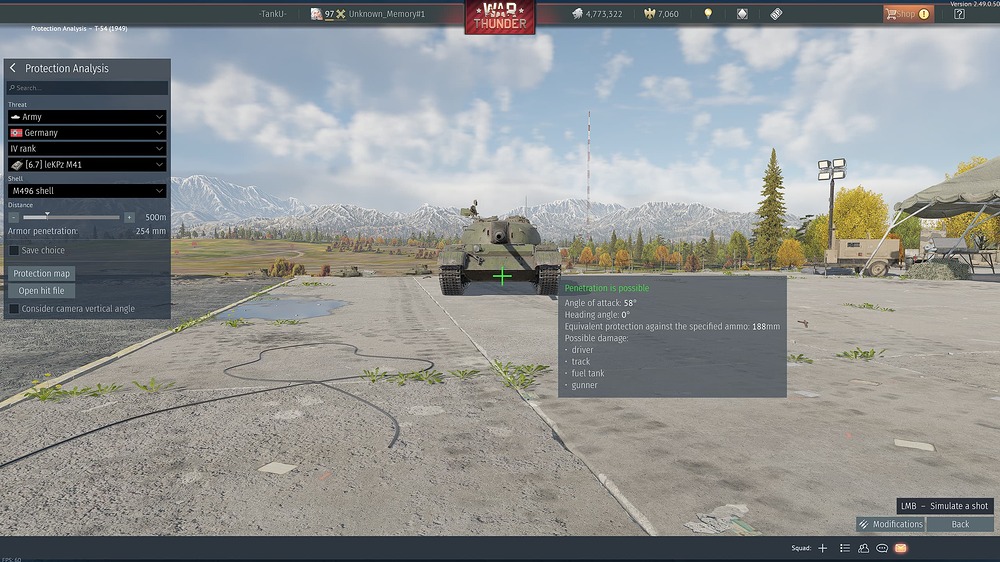The width and height of the screenshot is (1000, 562).
Task: Open the leKPz M41 vehicle dropdown
Action: 87,165
